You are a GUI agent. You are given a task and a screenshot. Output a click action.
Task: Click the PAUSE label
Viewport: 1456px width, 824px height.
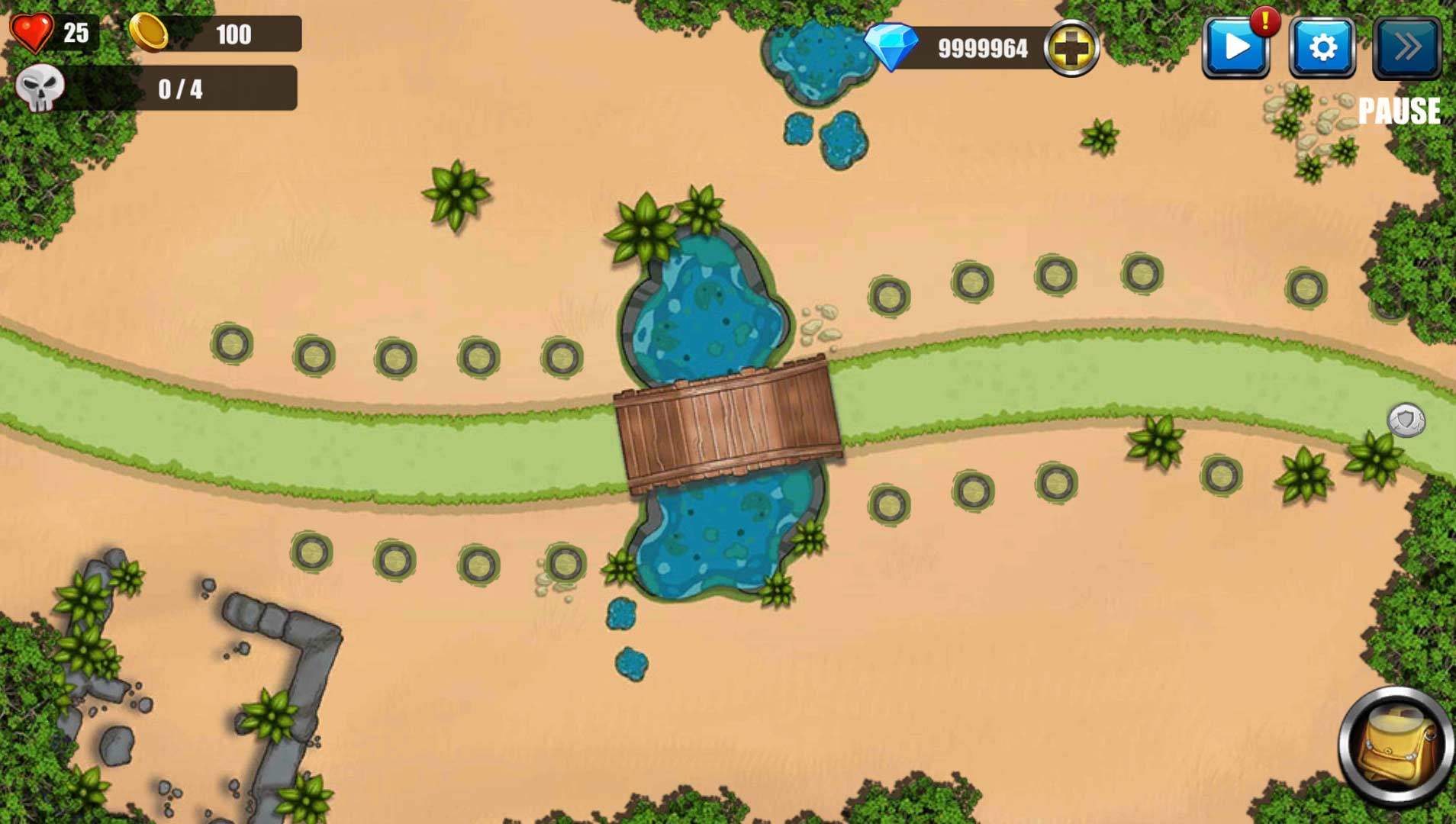point(1400,111)
